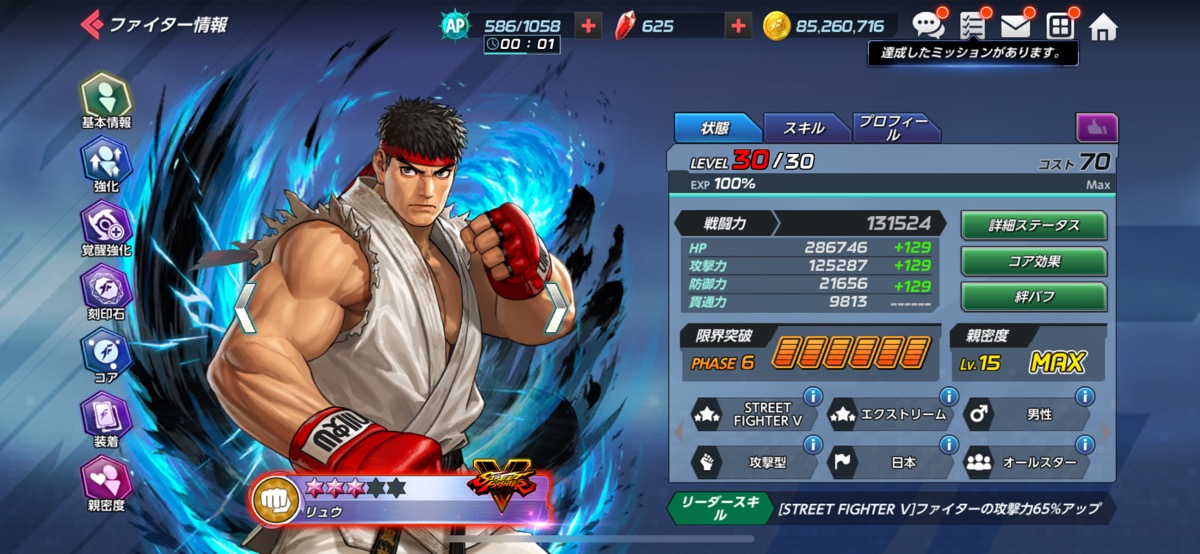This screenshot has width=1200, height=554.
Task: Open the chat speech bubble icon
Action: tap(927, 26)
